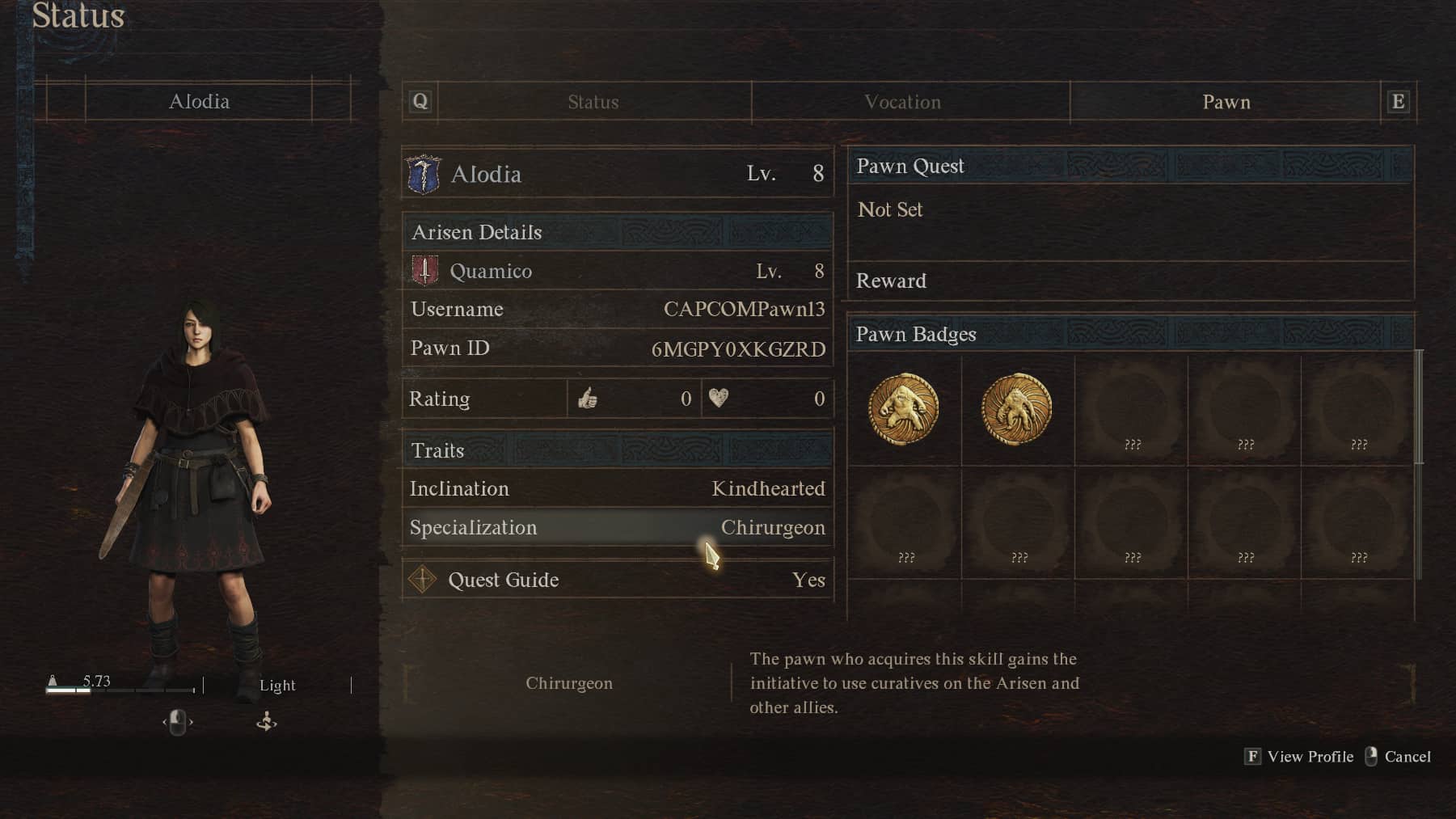Click the E key prompt icon
Image resolution: width=1456 pixels, height=819 pixels.
pyautogui.click(x=1399, y=101)
